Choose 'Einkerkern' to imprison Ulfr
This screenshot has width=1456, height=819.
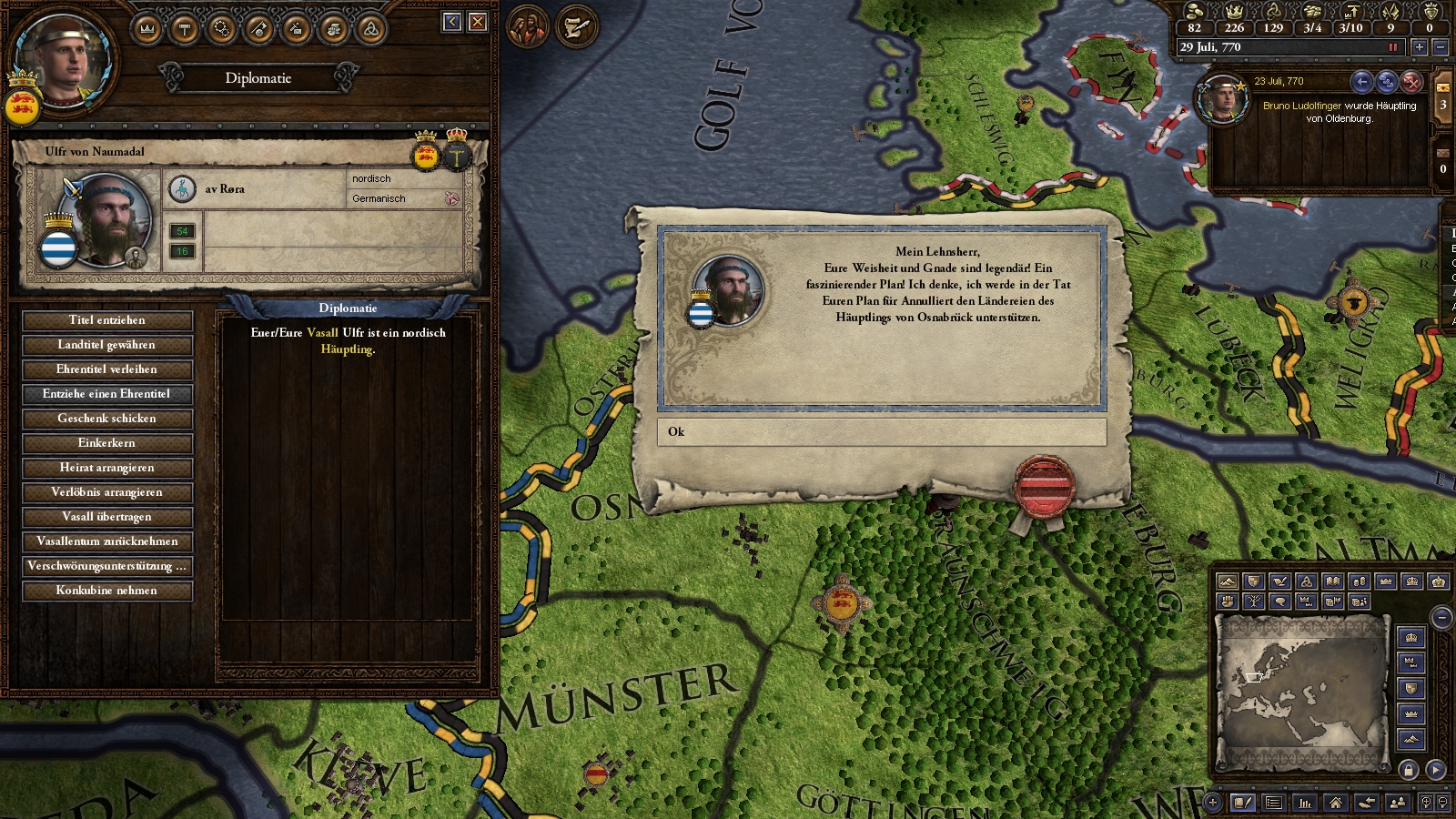[x=107, y=443]
